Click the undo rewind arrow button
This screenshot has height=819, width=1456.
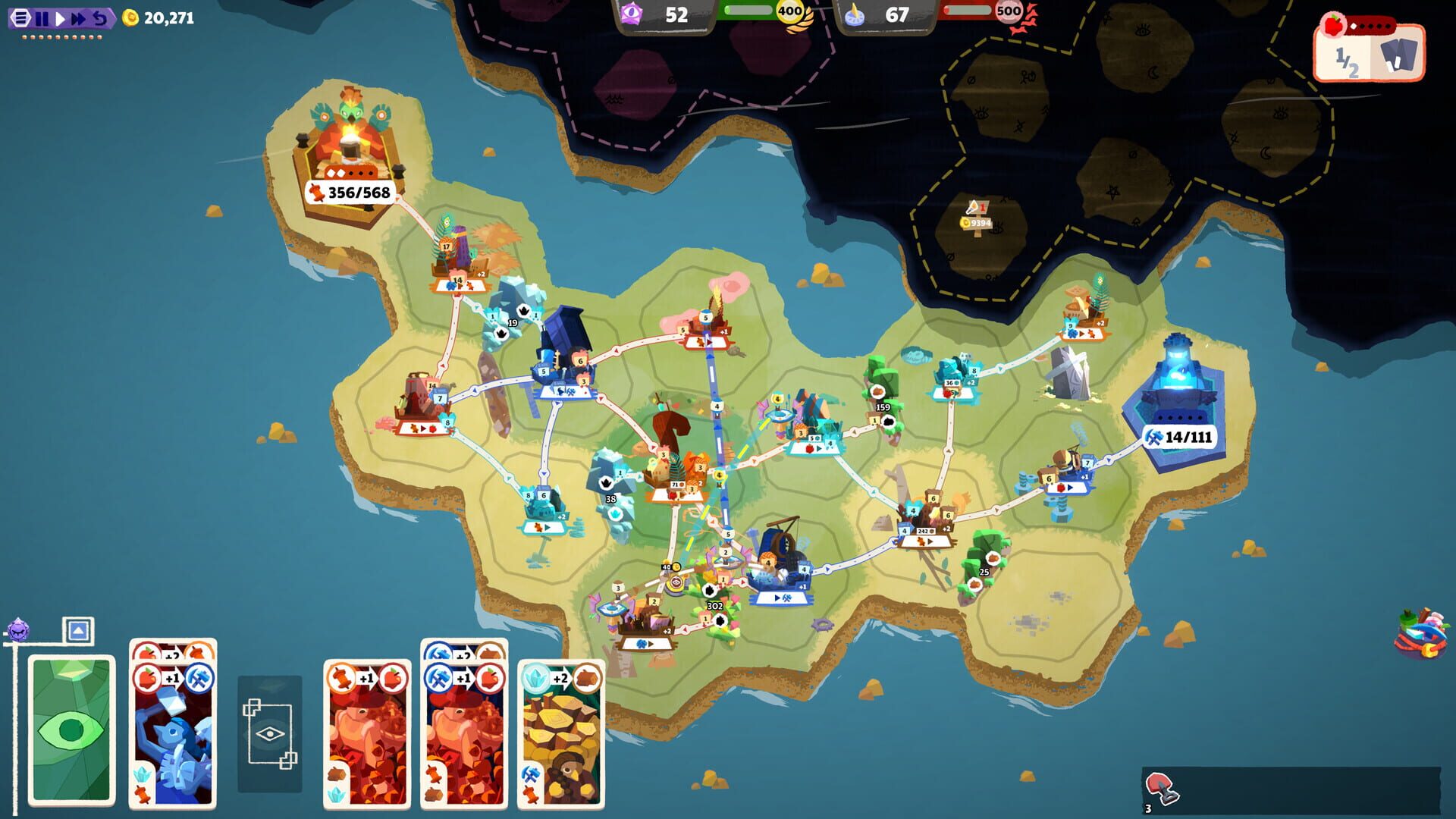coord(100,18)
